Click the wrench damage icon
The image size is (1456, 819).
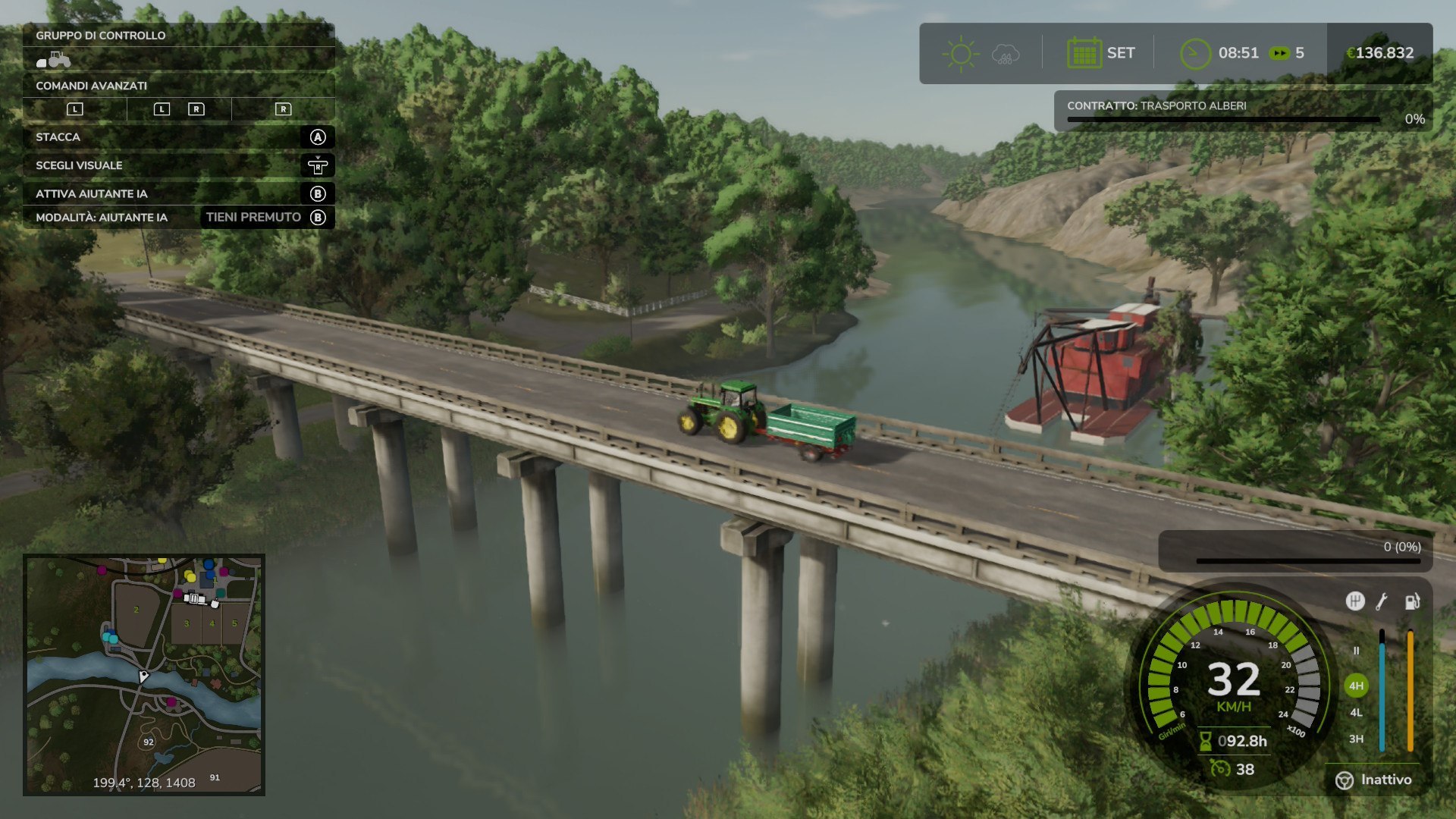[x=1382, y=601]
